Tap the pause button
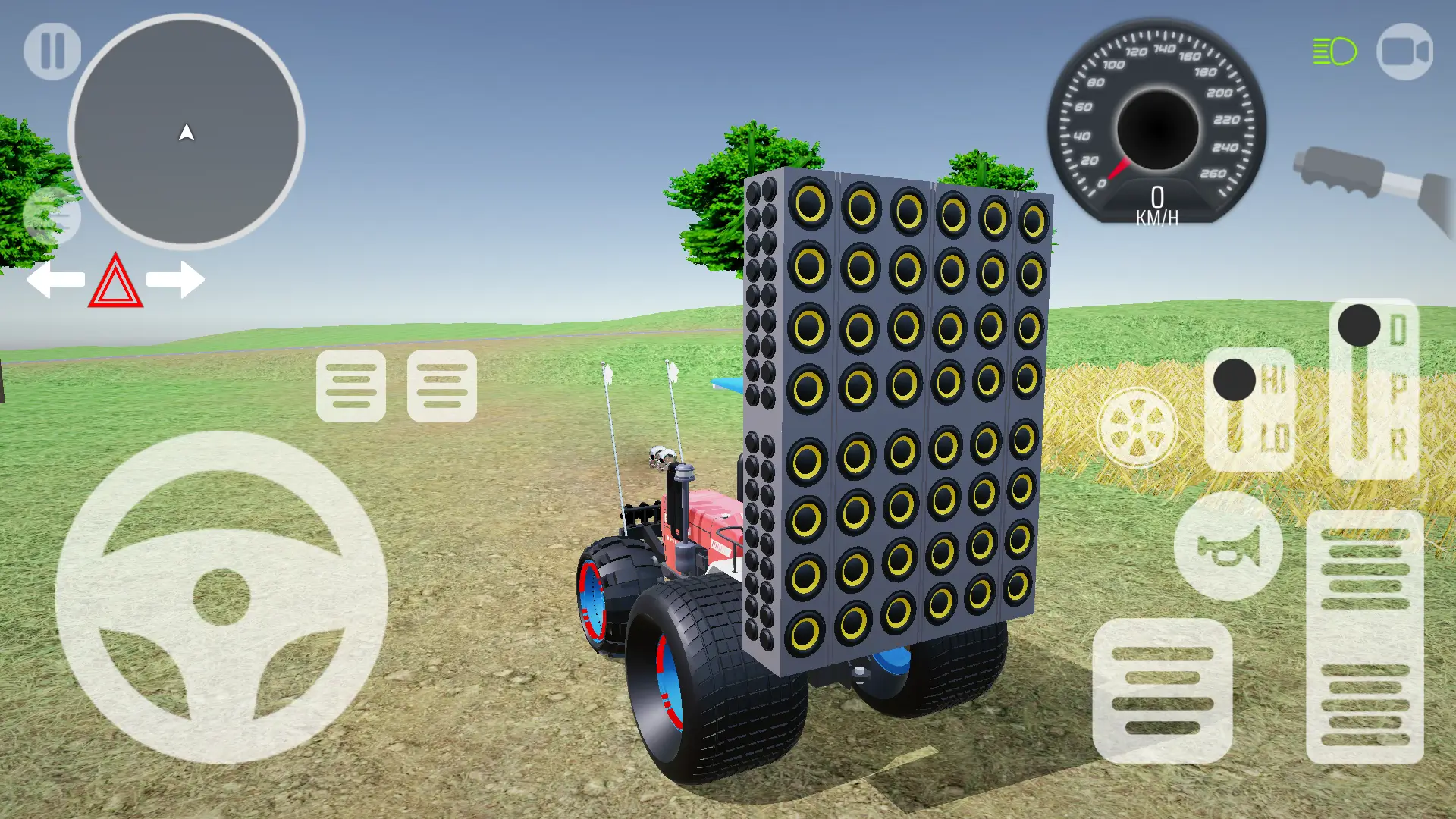Image resolution: width=1456 pixels, height=819 pixels. (x=52, y=49)
